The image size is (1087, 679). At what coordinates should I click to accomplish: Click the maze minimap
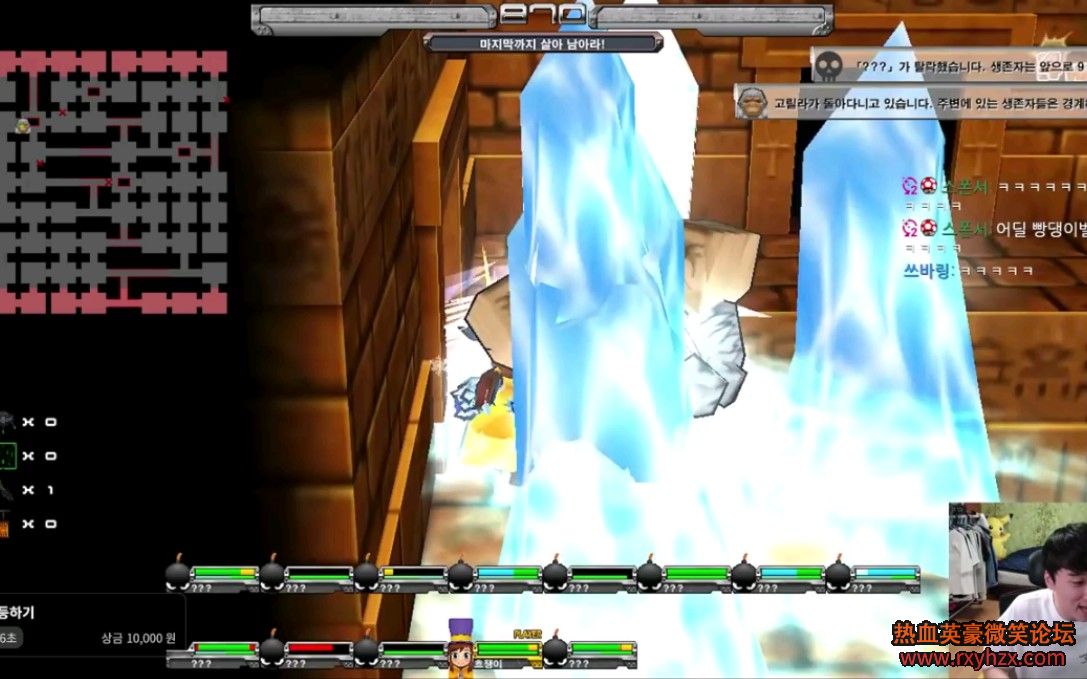[x=113, y=182]
